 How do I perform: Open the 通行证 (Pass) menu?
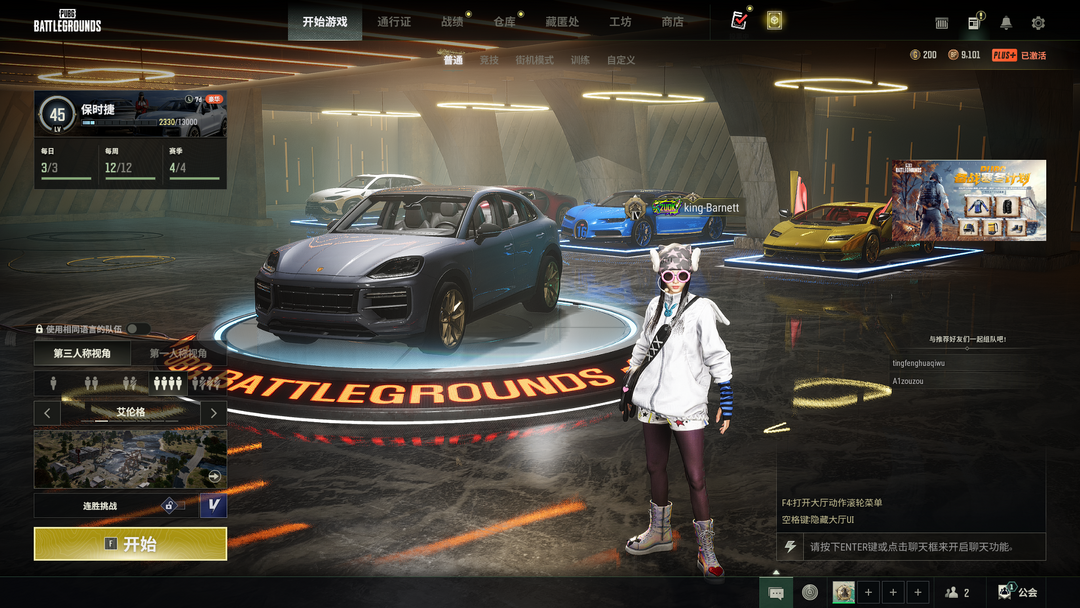coord(394,22)
